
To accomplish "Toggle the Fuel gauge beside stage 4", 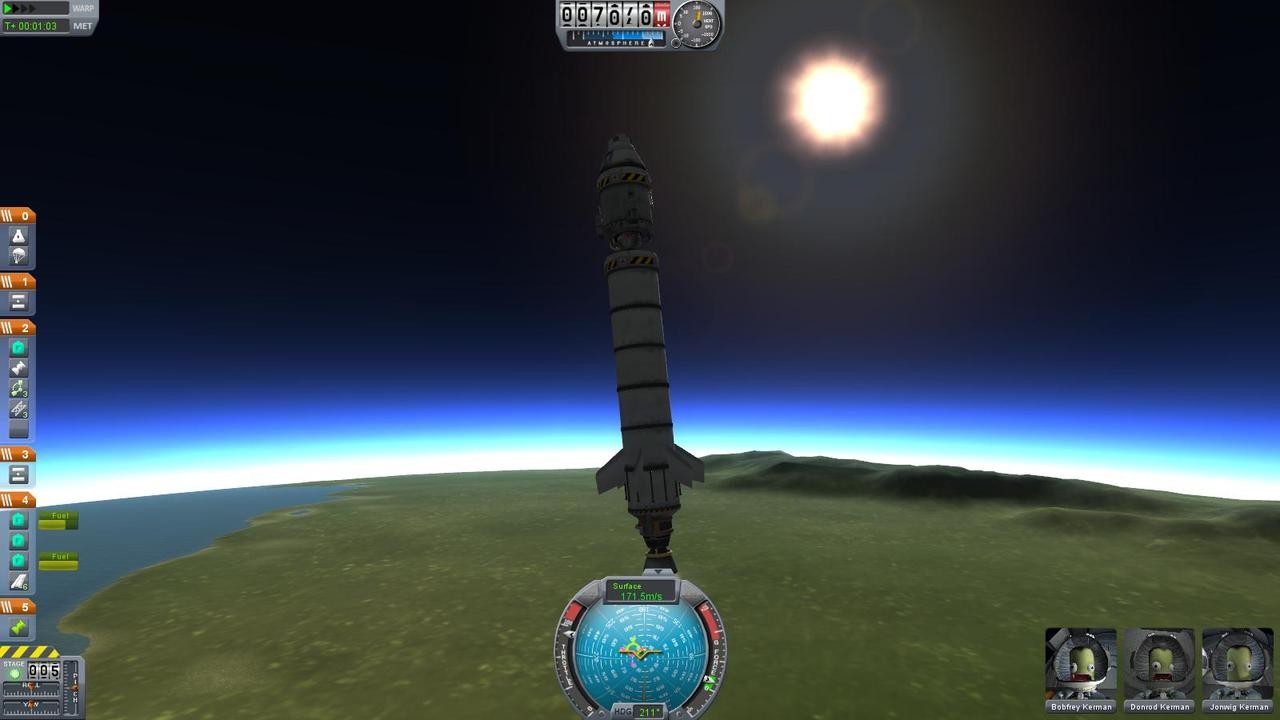I will point(58,517).
